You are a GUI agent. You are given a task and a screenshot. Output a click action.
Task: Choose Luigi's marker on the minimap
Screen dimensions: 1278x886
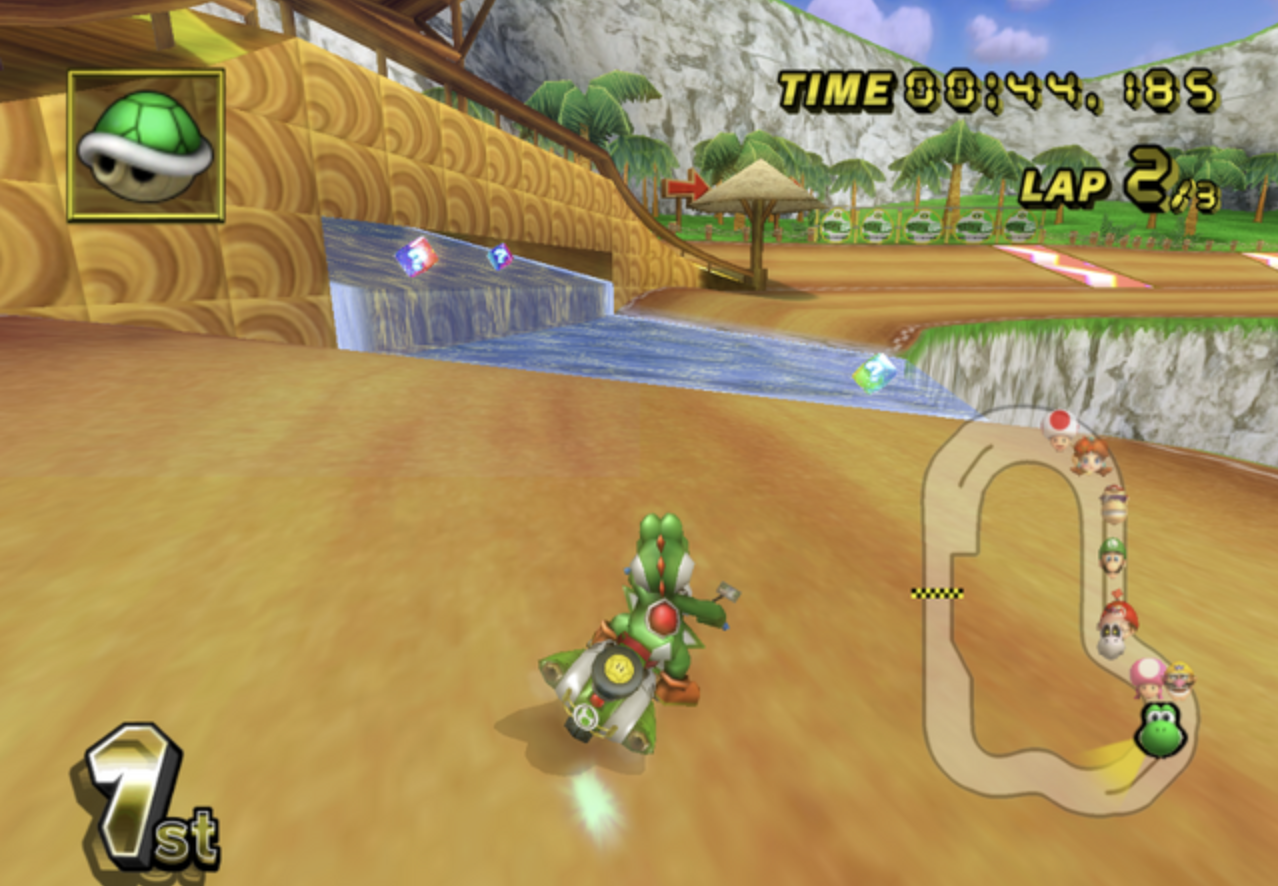pos(1112,554)
